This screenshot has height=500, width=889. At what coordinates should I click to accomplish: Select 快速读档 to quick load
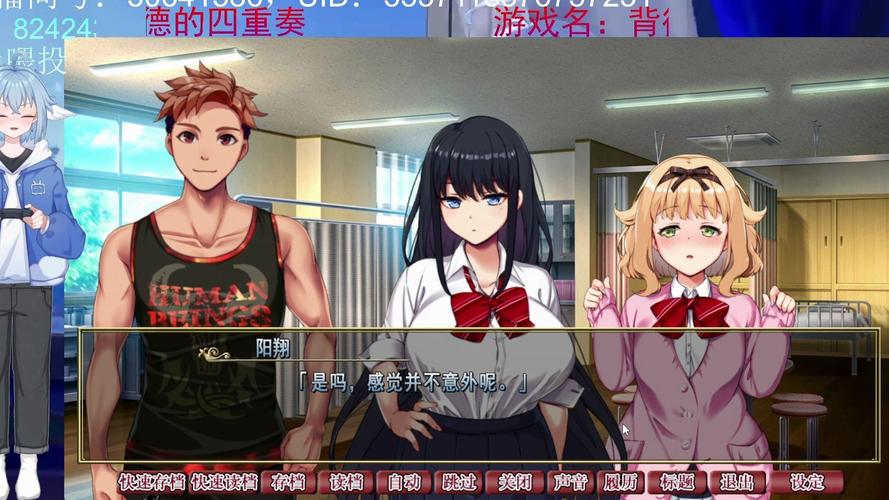pos(224,482)
